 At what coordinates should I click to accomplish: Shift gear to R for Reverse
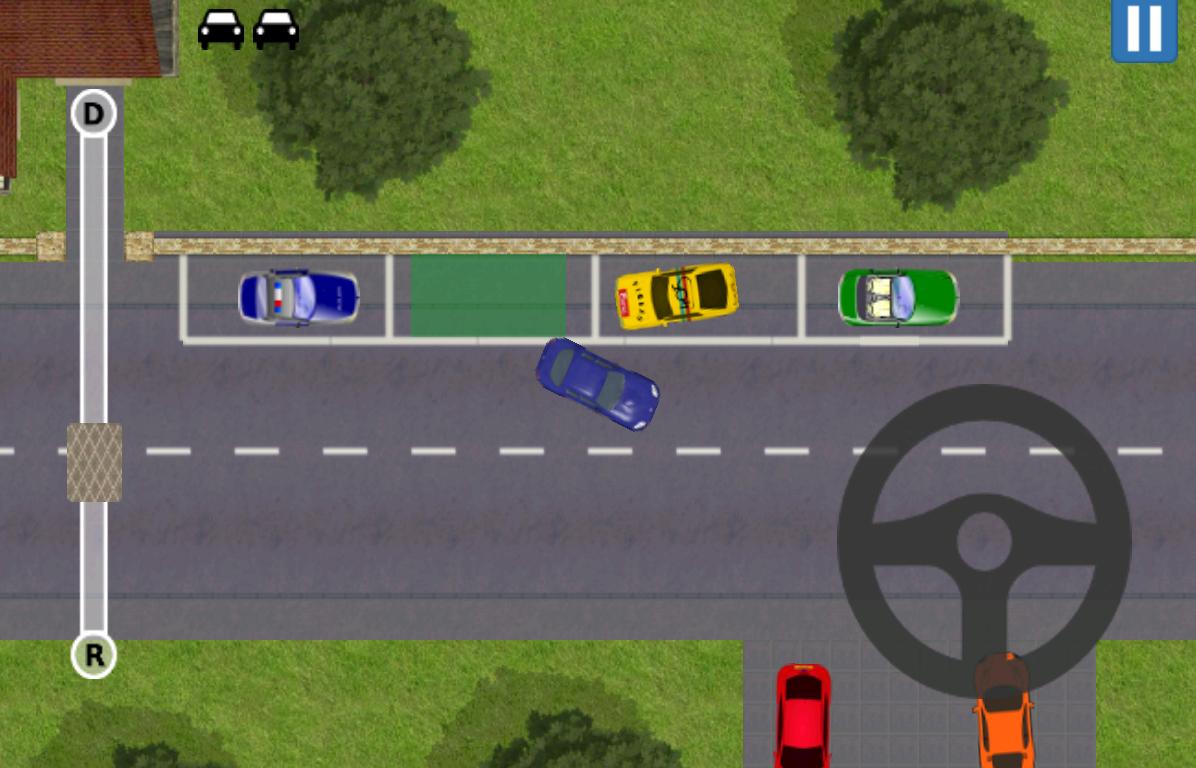(94, 656)
